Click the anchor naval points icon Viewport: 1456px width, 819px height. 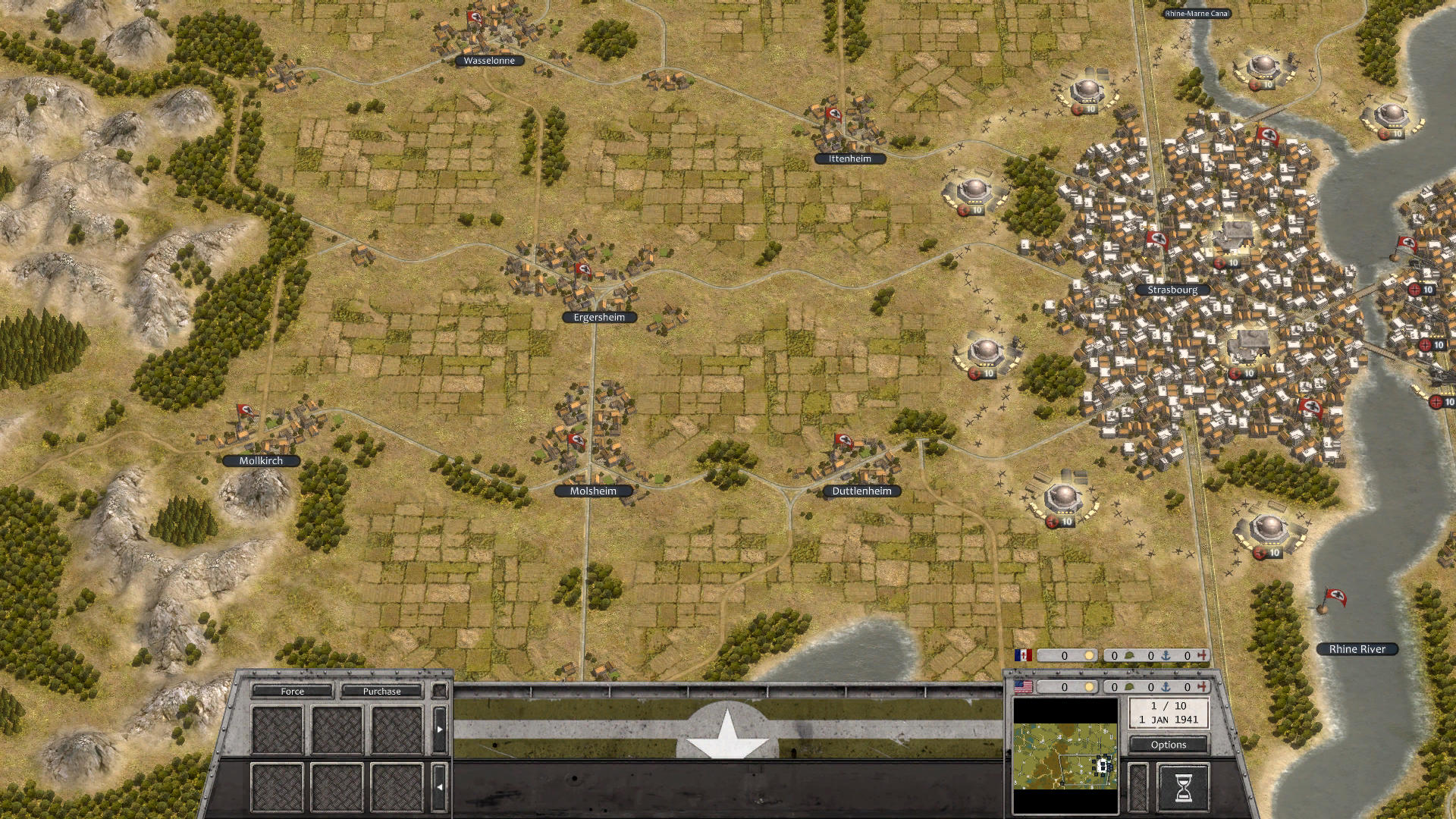point(1166,687)
